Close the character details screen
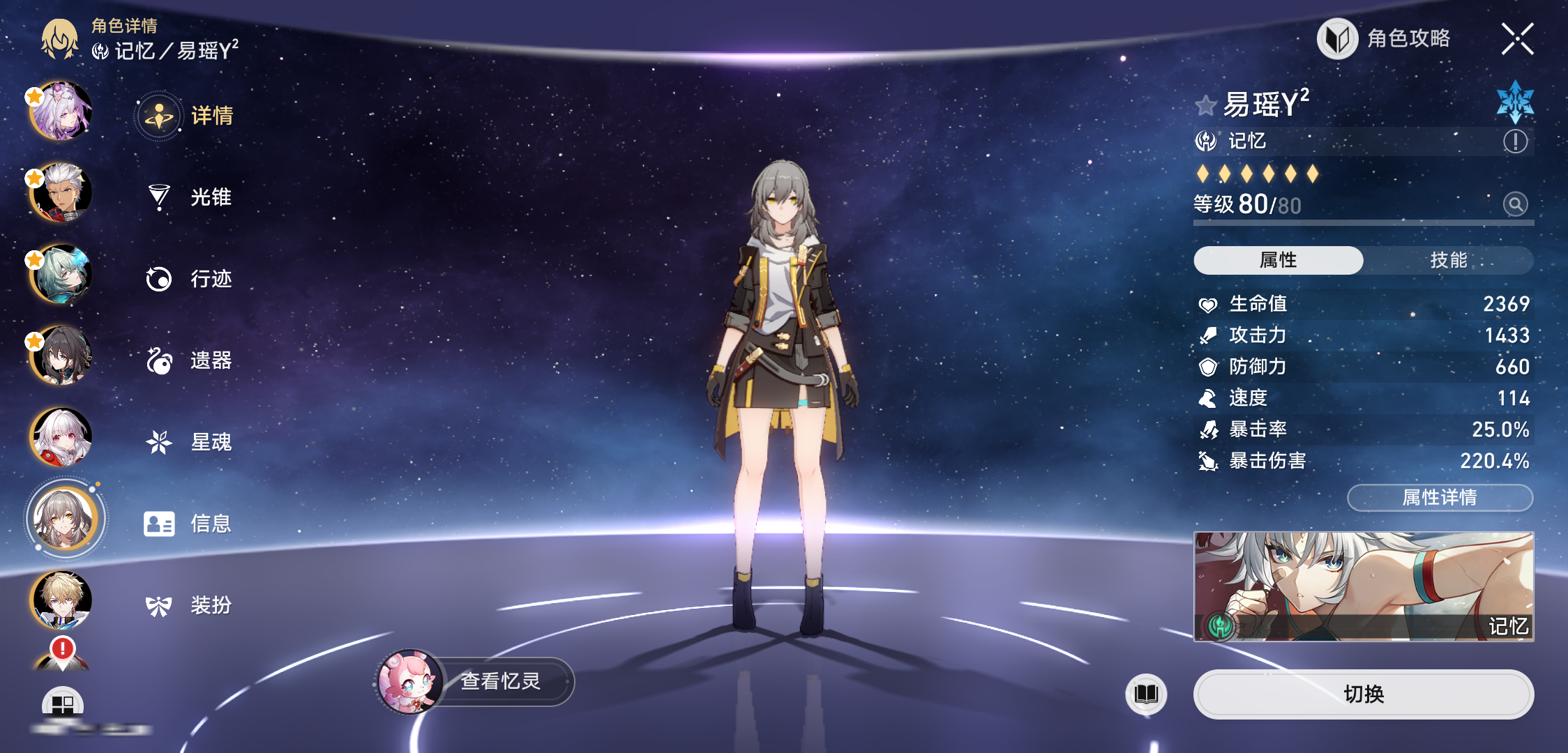The image size is (1568, 753). point(1517,39)
